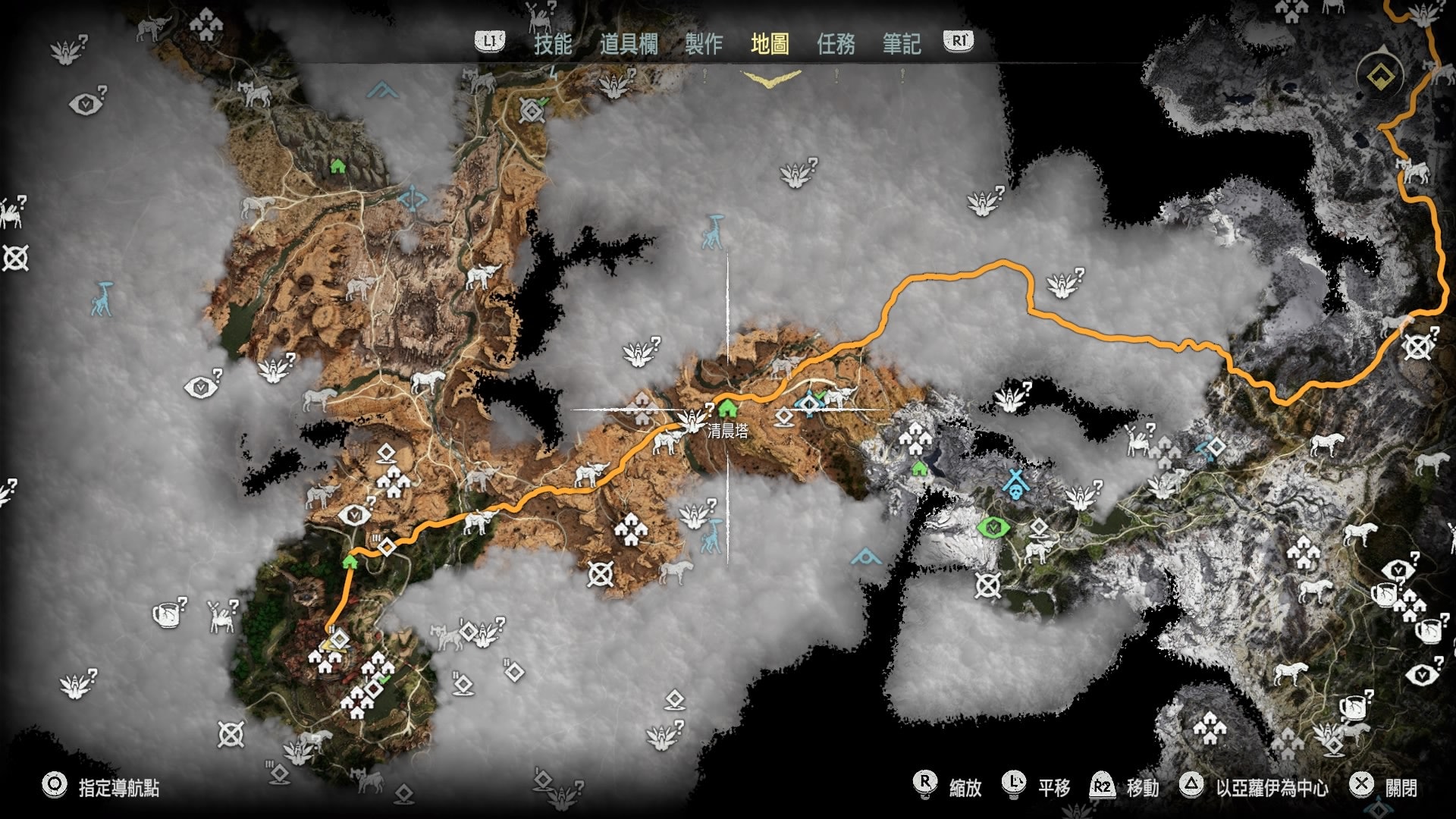Viewport: 1456px width, 819px height.
Task: Select the yellow quest marker in the circle
Action: [x=1380, y=76]
